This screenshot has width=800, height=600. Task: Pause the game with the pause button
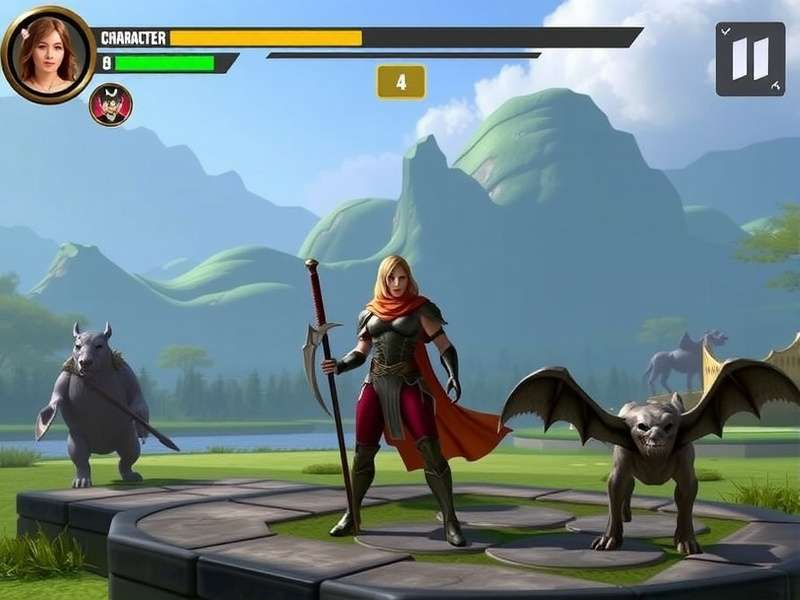pos(750,59)
